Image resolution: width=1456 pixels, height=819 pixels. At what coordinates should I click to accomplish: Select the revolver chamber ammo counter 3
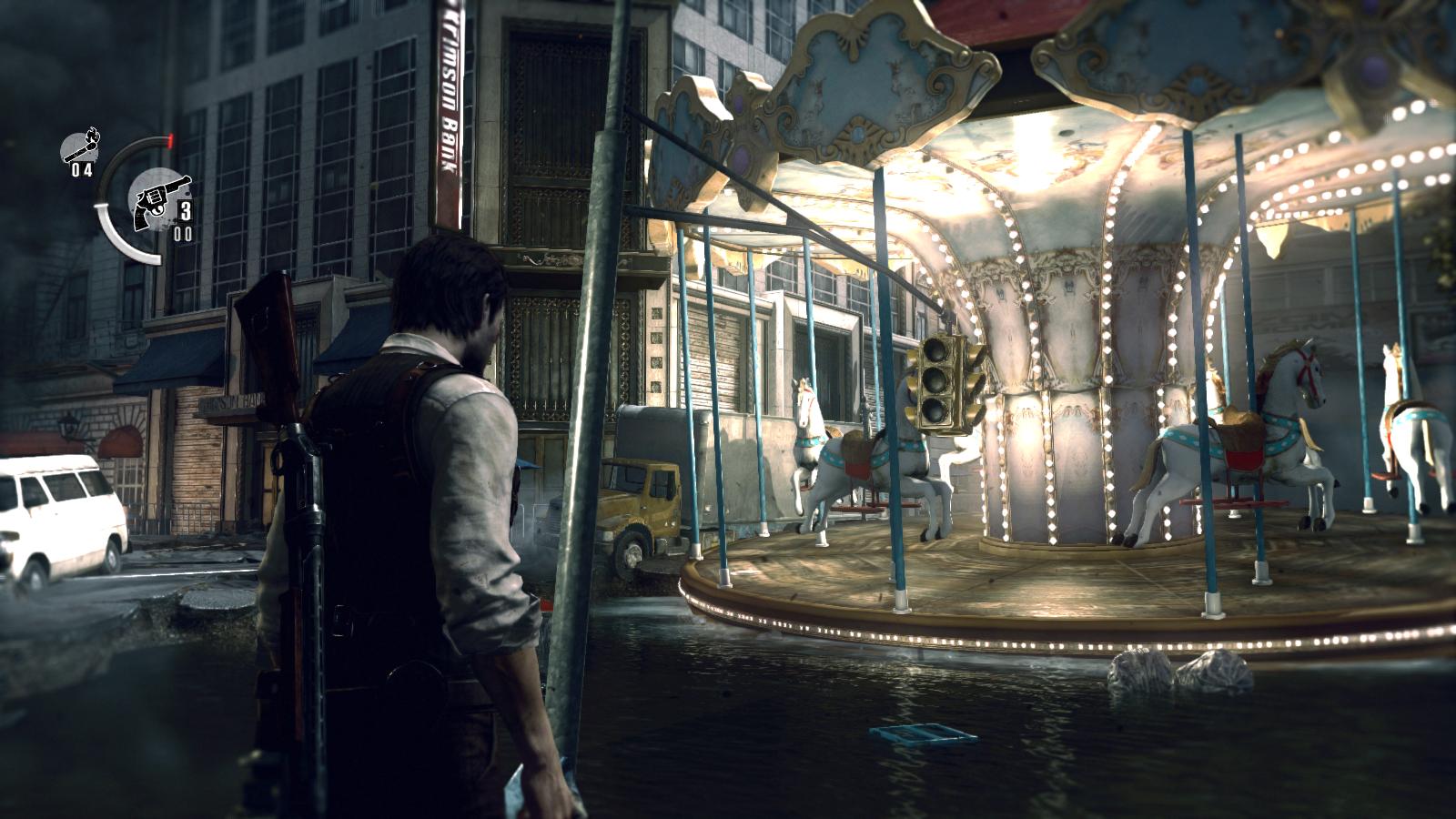(187, 210)
